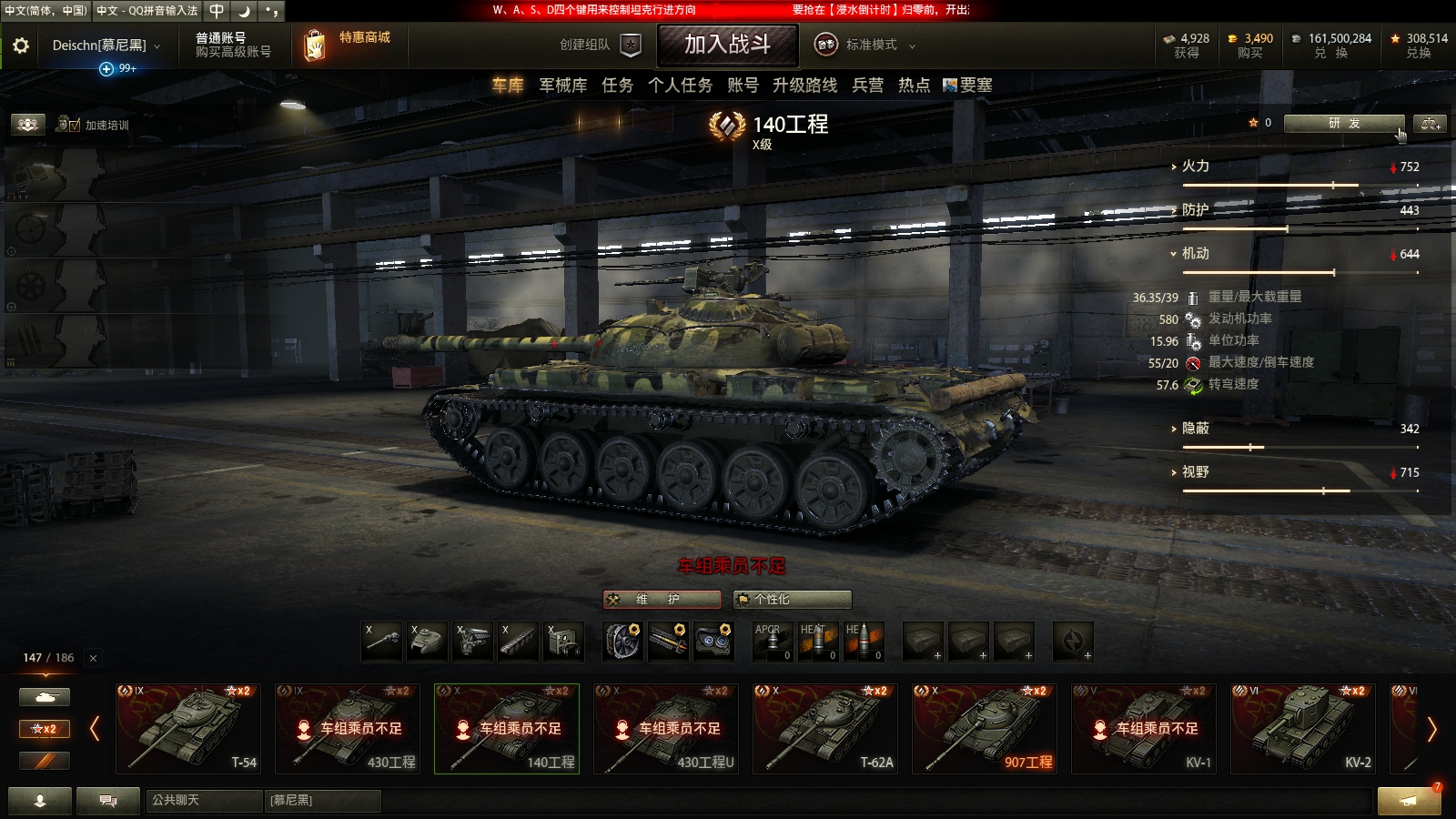The width and height of the screenshot is (1456, 819).
Task: Select the gun module icon above the carousel
Action: [x=382, y=641]
